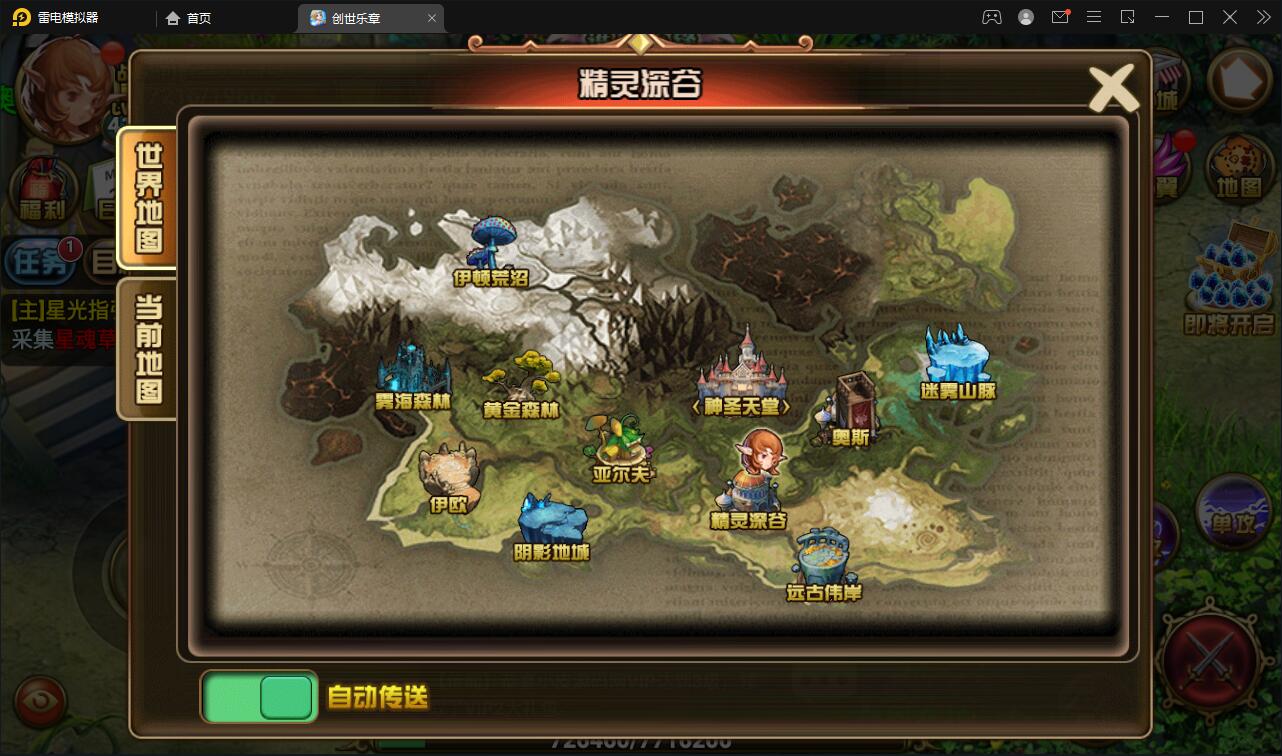
Task: Select the 世界地图 tab
Action: [x=146, y=199]
